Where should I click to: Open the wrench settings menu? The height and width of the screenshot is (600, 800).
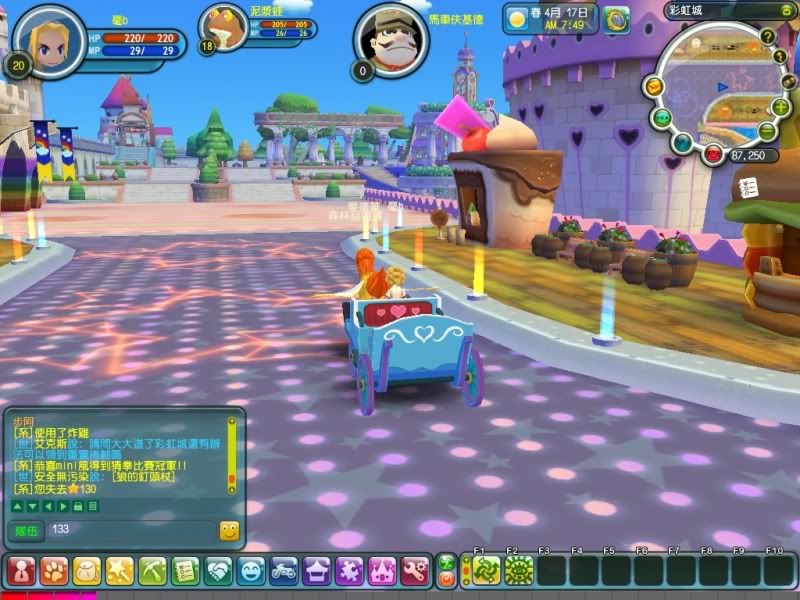[415, 571]
